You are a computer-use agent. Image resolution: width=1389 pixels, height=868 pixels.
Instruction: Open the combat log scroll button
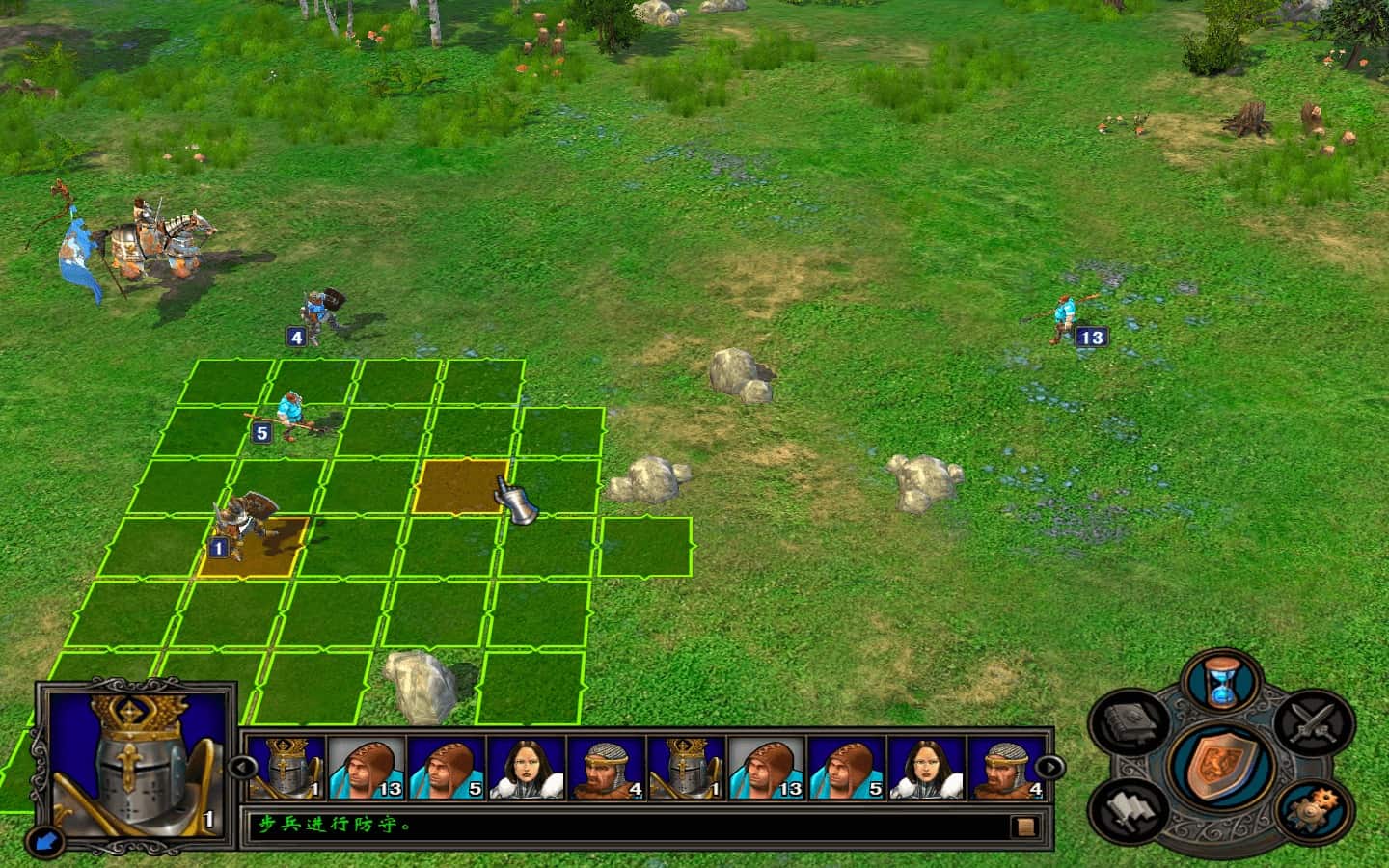(x=1023, y=827)
